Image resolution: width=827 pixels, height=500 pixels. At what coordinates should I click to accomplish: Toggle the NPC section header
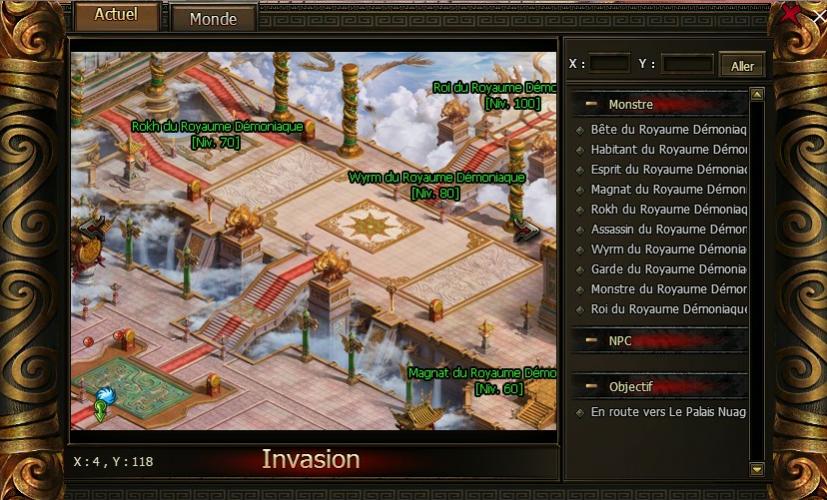592,341
